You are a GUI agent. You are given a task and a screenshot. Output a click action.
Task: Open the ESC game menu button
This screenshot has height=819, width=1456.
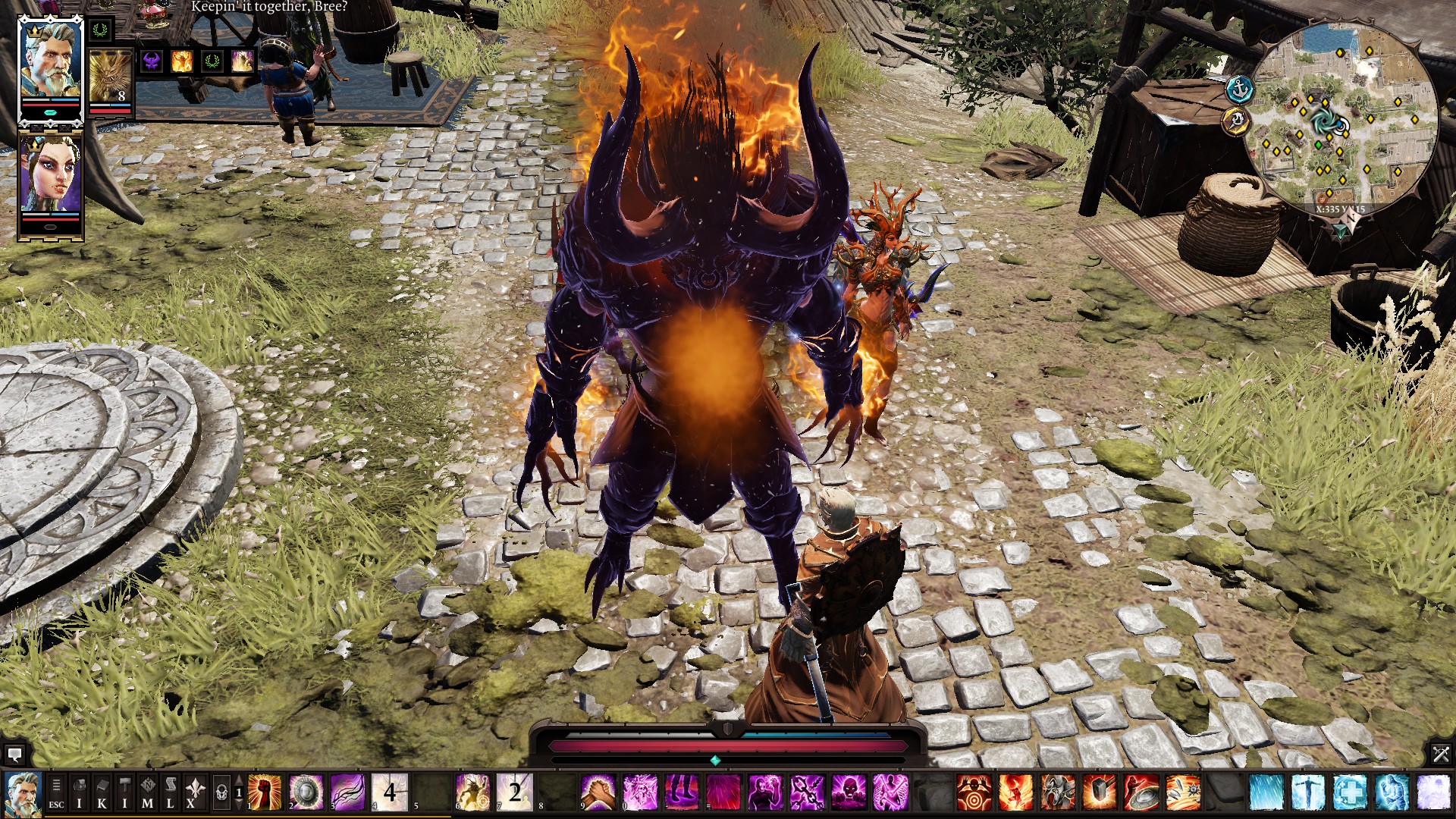[56, 793]
